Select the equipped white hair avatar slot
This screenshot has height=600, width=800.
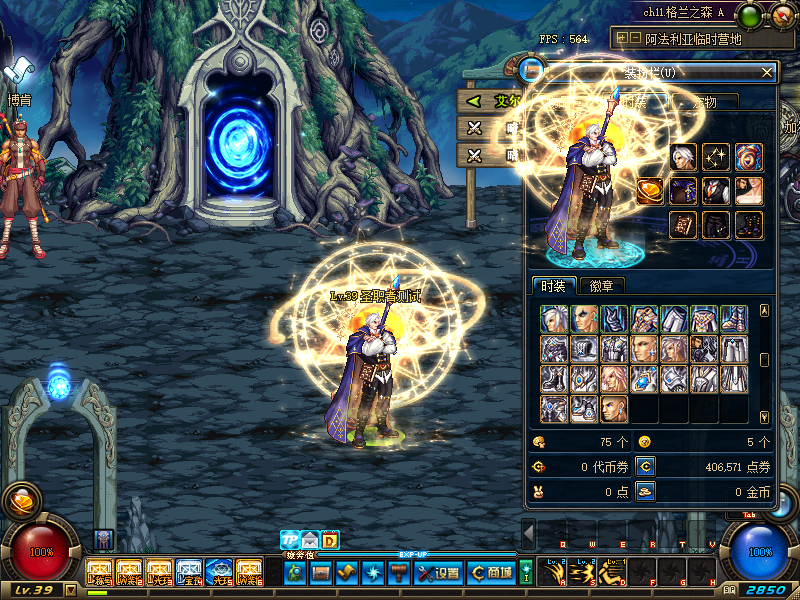coord(683,157)
